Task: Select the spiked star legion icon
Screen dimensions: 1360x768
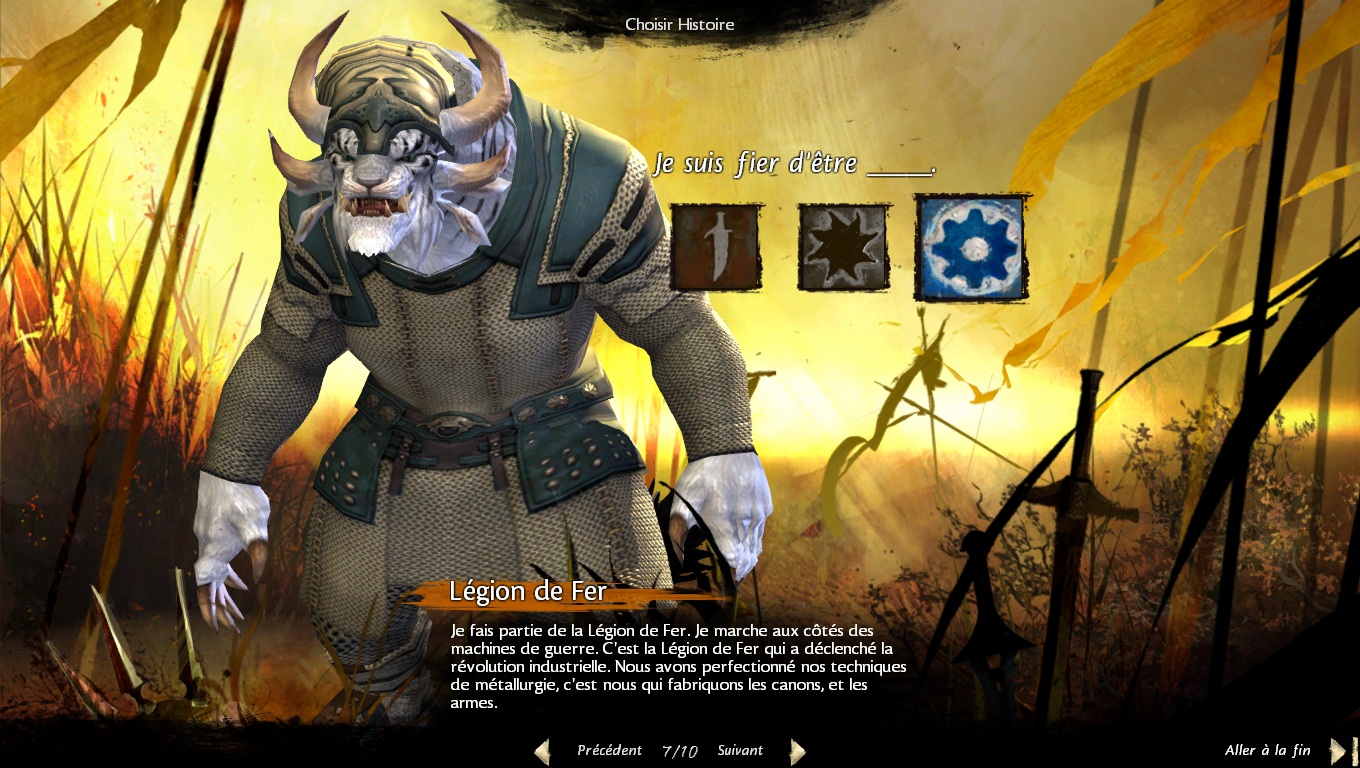Action: [843, 247]
